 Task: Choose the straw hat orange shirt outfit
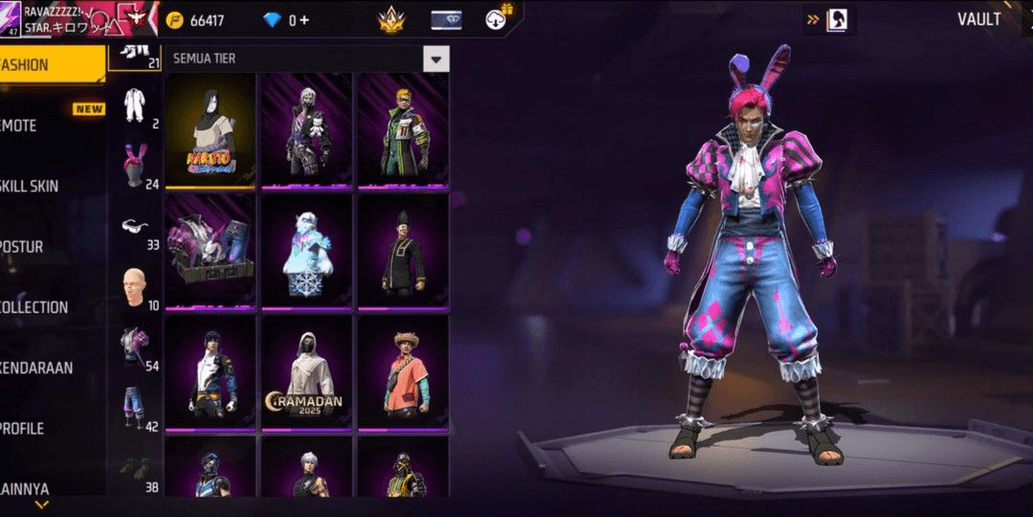(x=403, y=373)
